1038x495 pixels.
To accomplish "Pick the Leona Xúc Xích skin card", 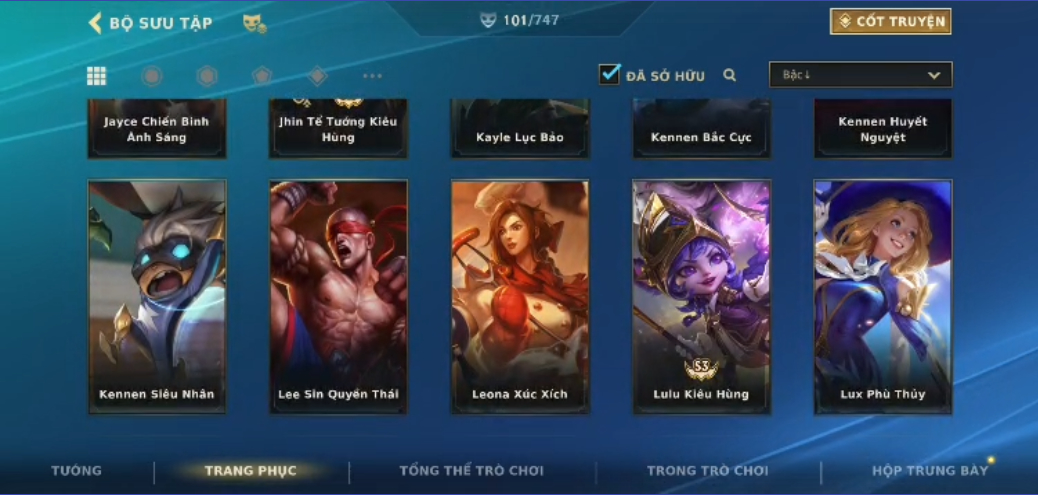I will 520,296.
